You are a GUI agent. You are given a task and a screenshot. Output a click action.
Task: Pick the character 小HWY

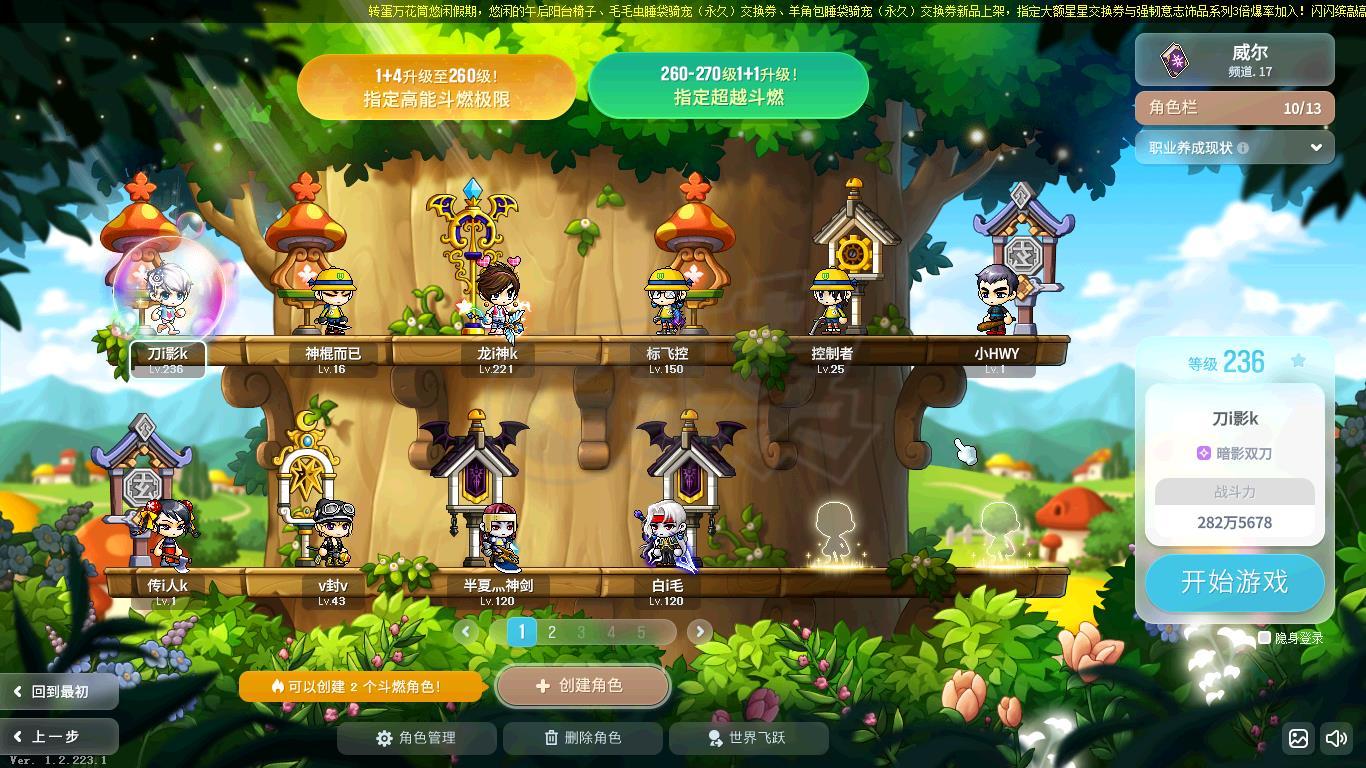pos(997,300)
